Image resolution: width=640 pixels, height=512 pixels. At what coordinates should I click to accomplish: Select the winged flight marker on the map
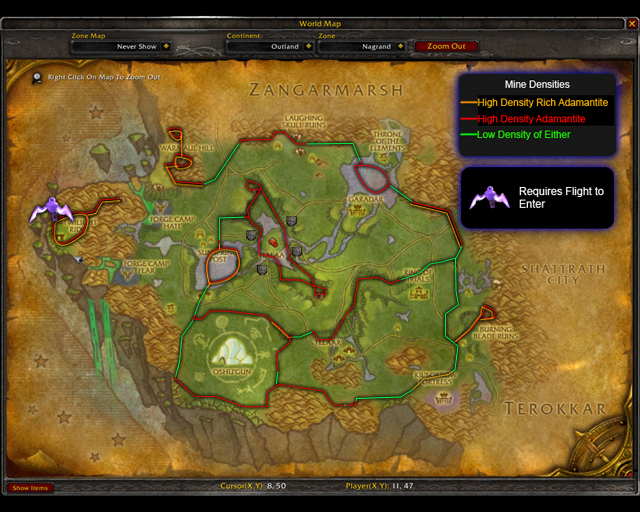[x=47, y=209]
